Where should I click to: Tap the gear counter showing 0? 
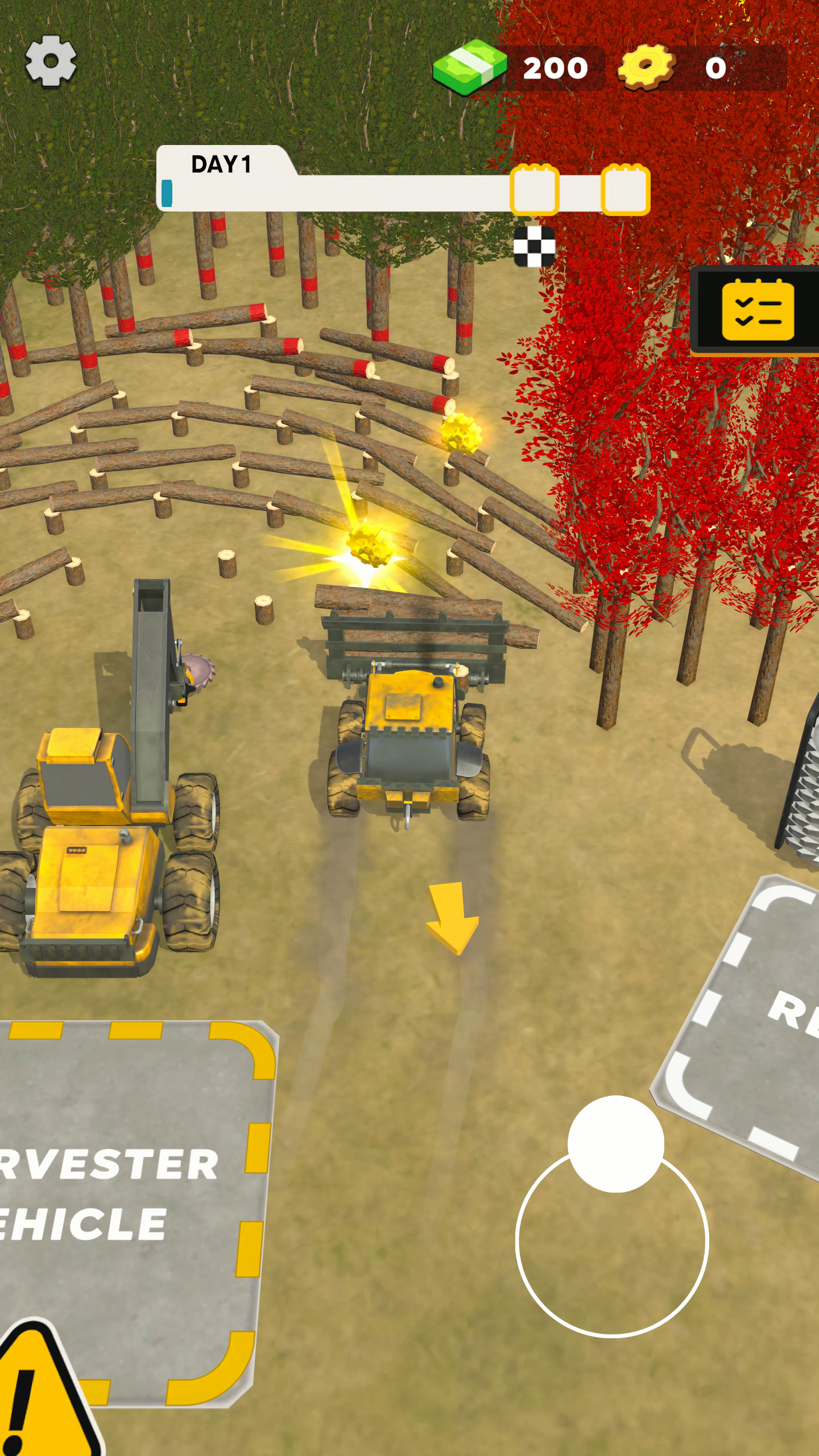click(x=714, y=67)
